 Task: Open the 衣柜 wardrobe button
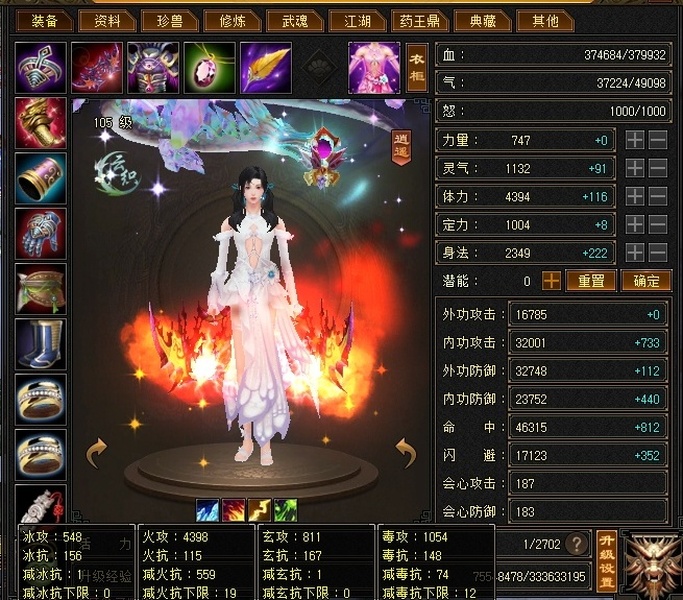[x=416, y=66]
